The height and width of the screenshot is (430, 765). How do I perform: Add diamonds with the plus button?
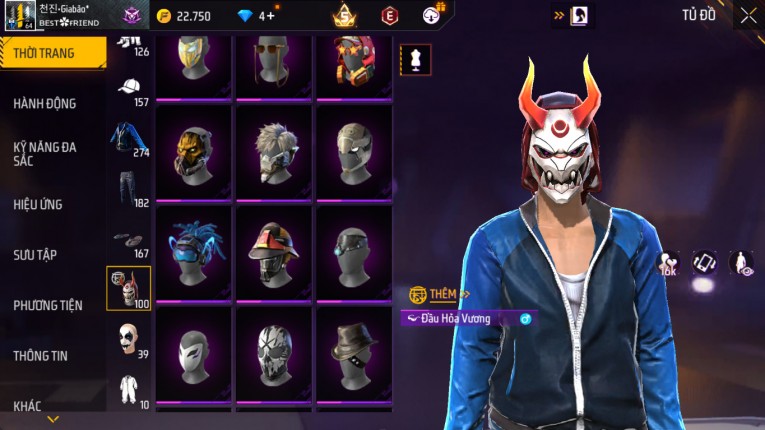(270, 16)
